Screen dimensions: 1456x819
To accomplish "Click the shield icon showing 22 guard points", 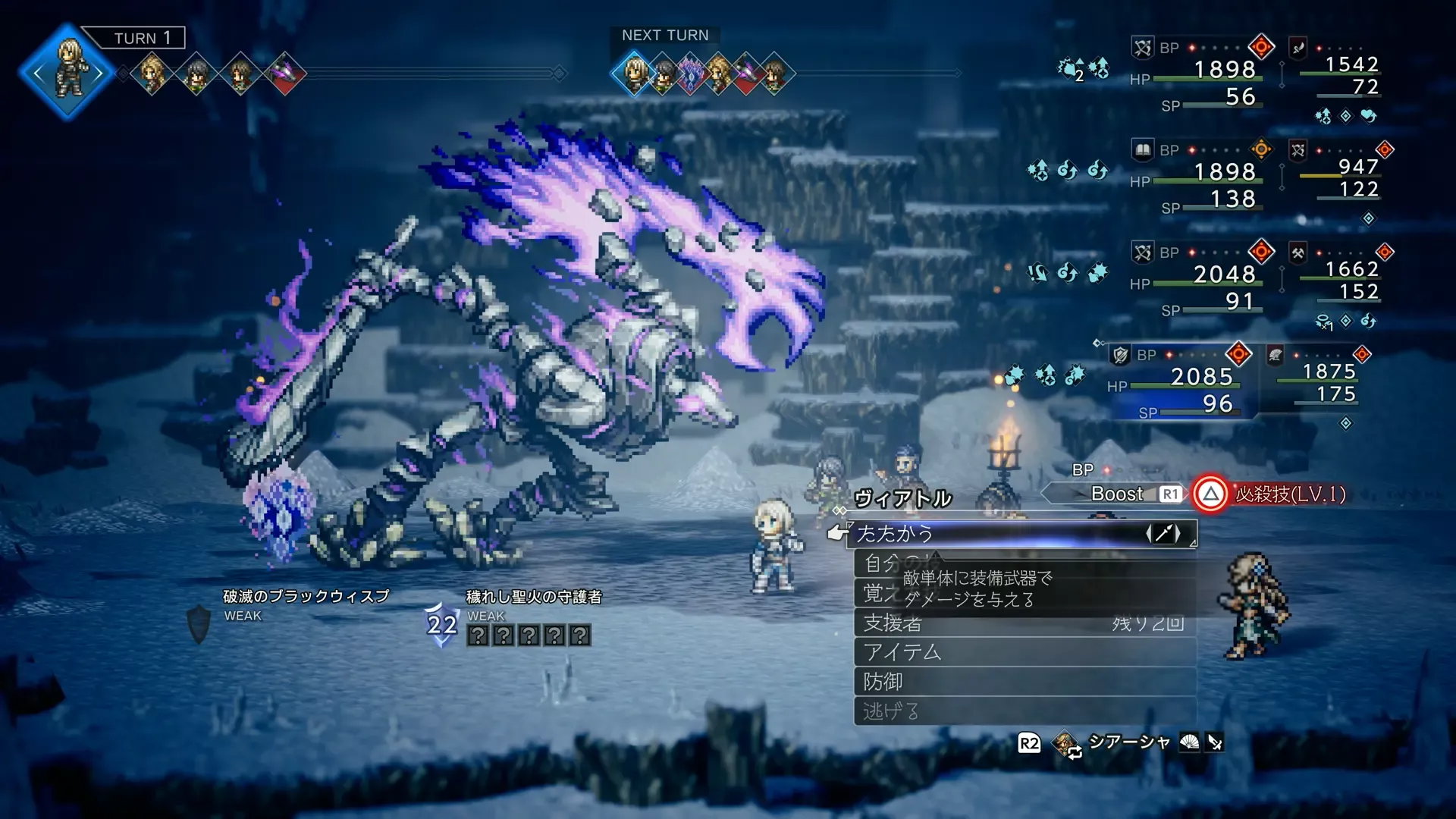I will (441, 624).
